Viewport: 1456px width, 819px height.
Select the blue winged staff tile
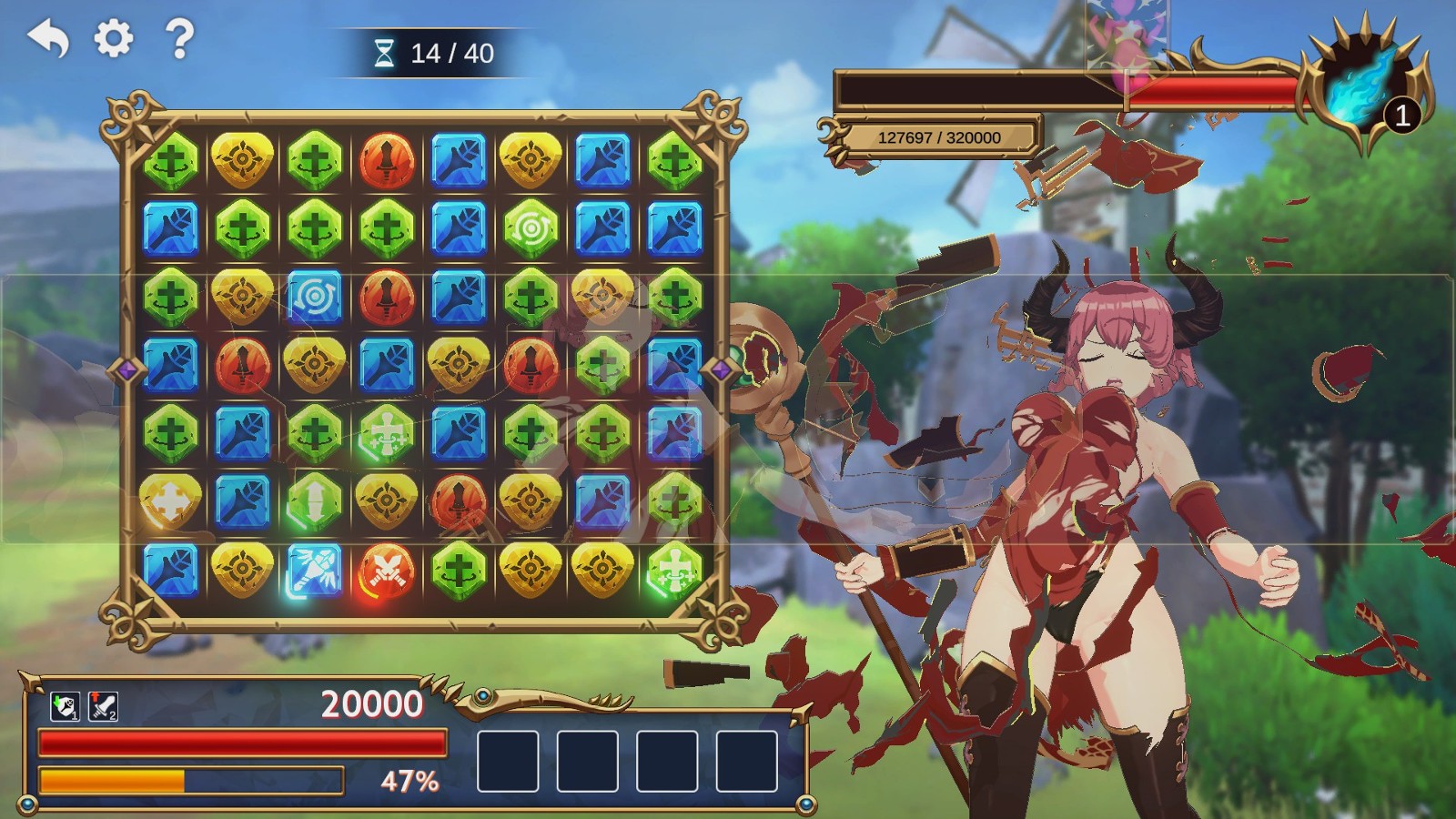click(x=314, y=570)
